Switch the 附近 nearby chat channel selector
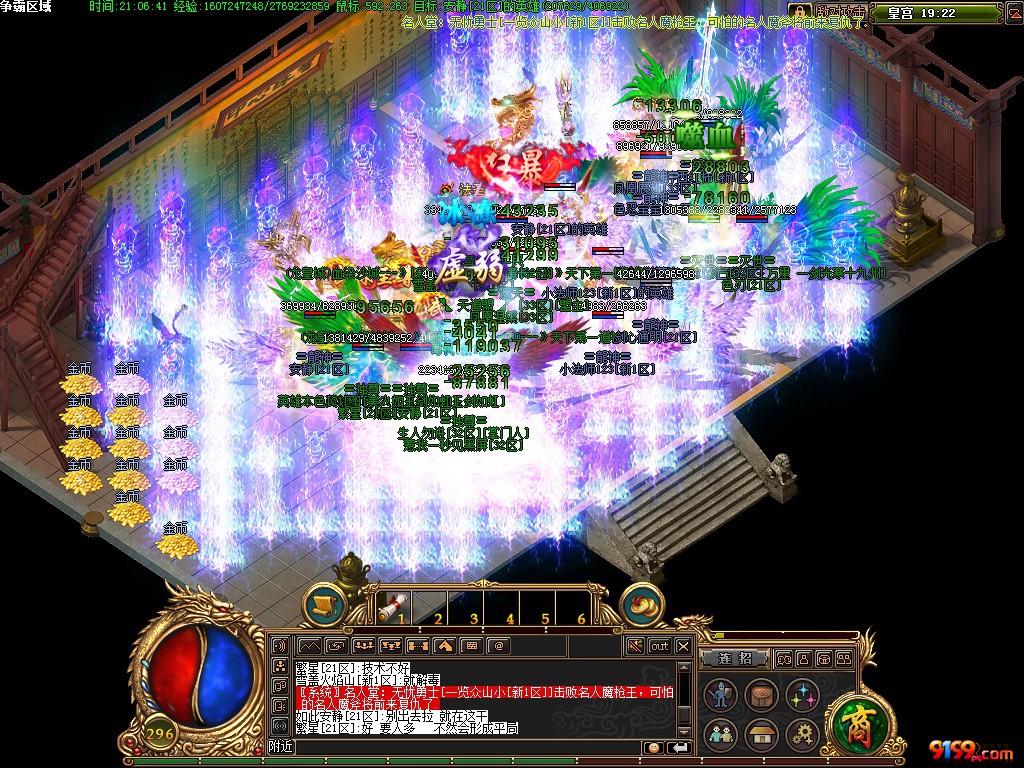 pyautogui.click(x=281, y=747)
